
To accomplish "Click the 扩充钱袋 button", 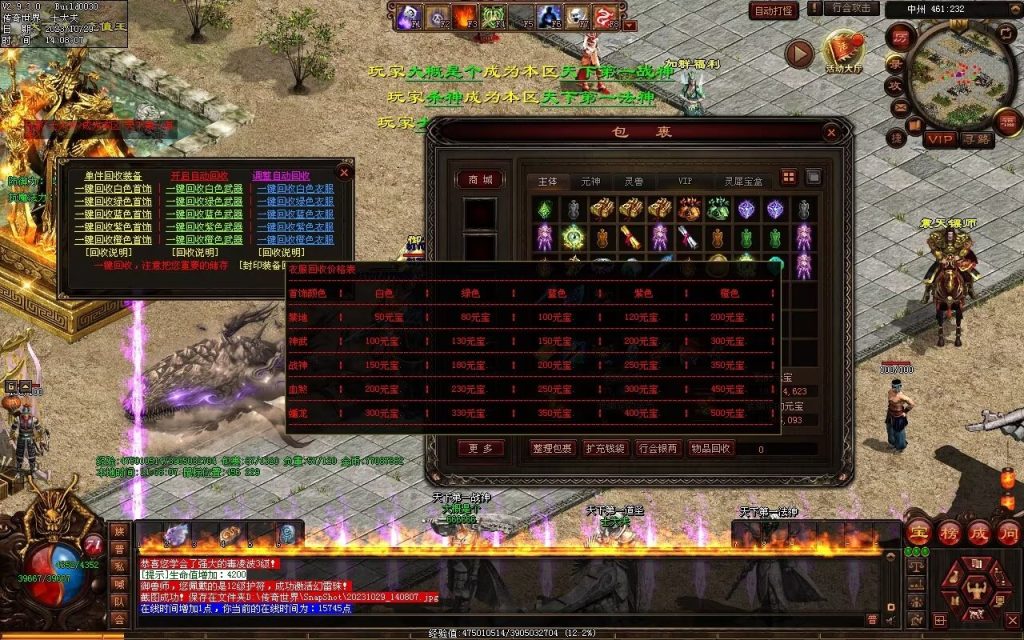I will tap(605, 449).
